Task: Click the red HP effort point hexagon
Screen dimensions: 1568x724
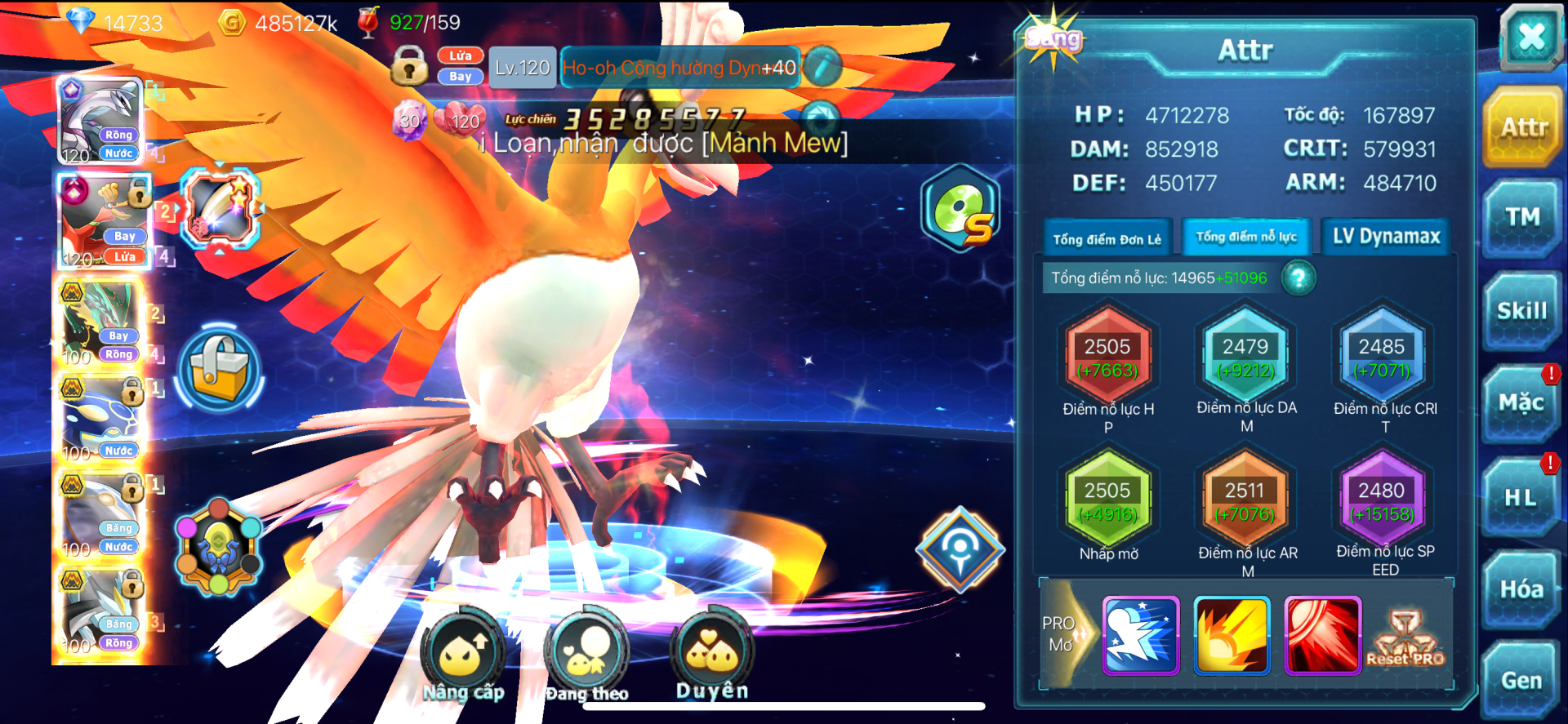Action: pyautogui.click(x=1107, y=358)
